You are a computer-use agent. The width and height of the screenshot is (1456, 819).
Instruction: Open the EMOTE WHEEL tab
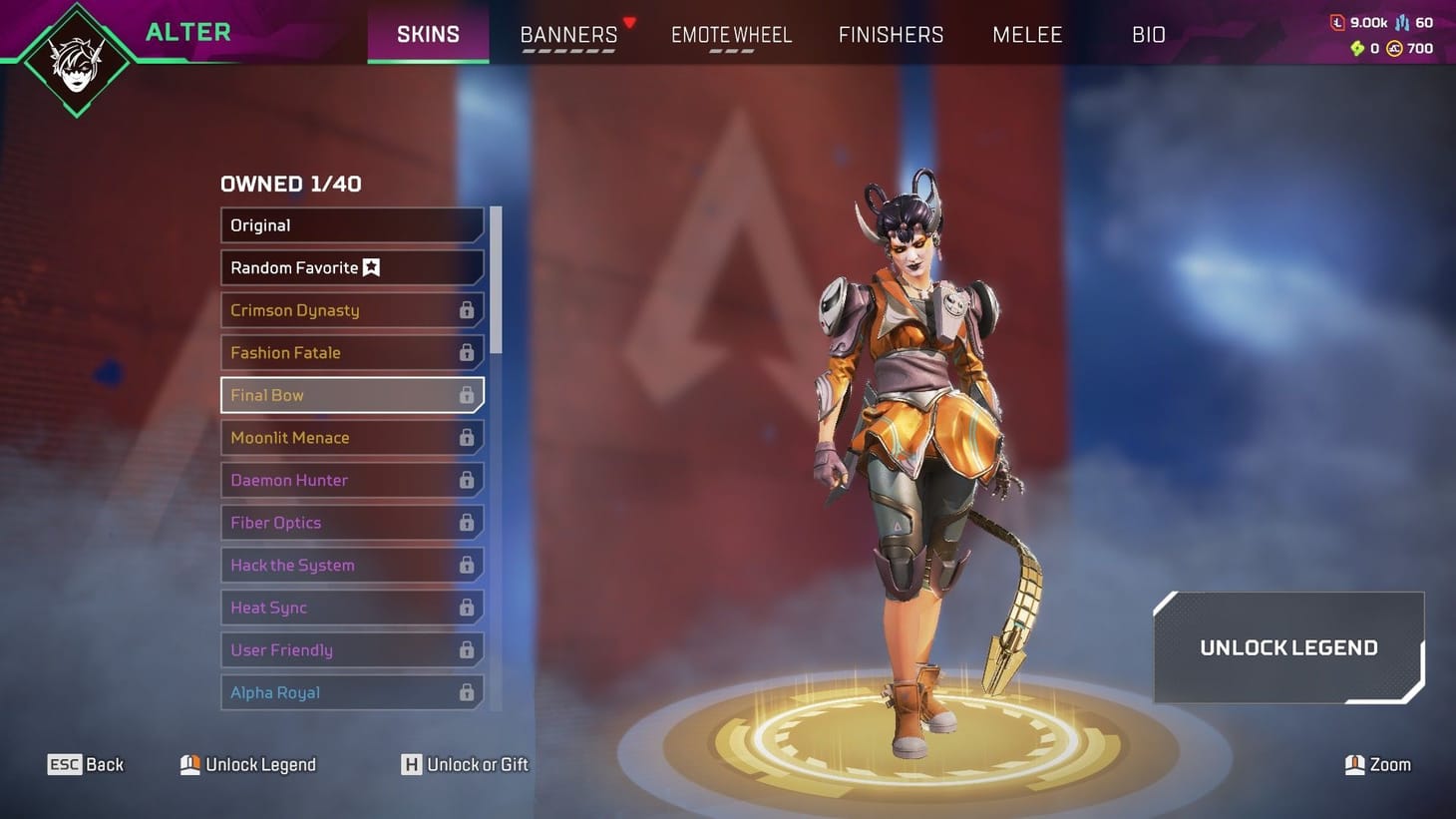pos(731,34)
